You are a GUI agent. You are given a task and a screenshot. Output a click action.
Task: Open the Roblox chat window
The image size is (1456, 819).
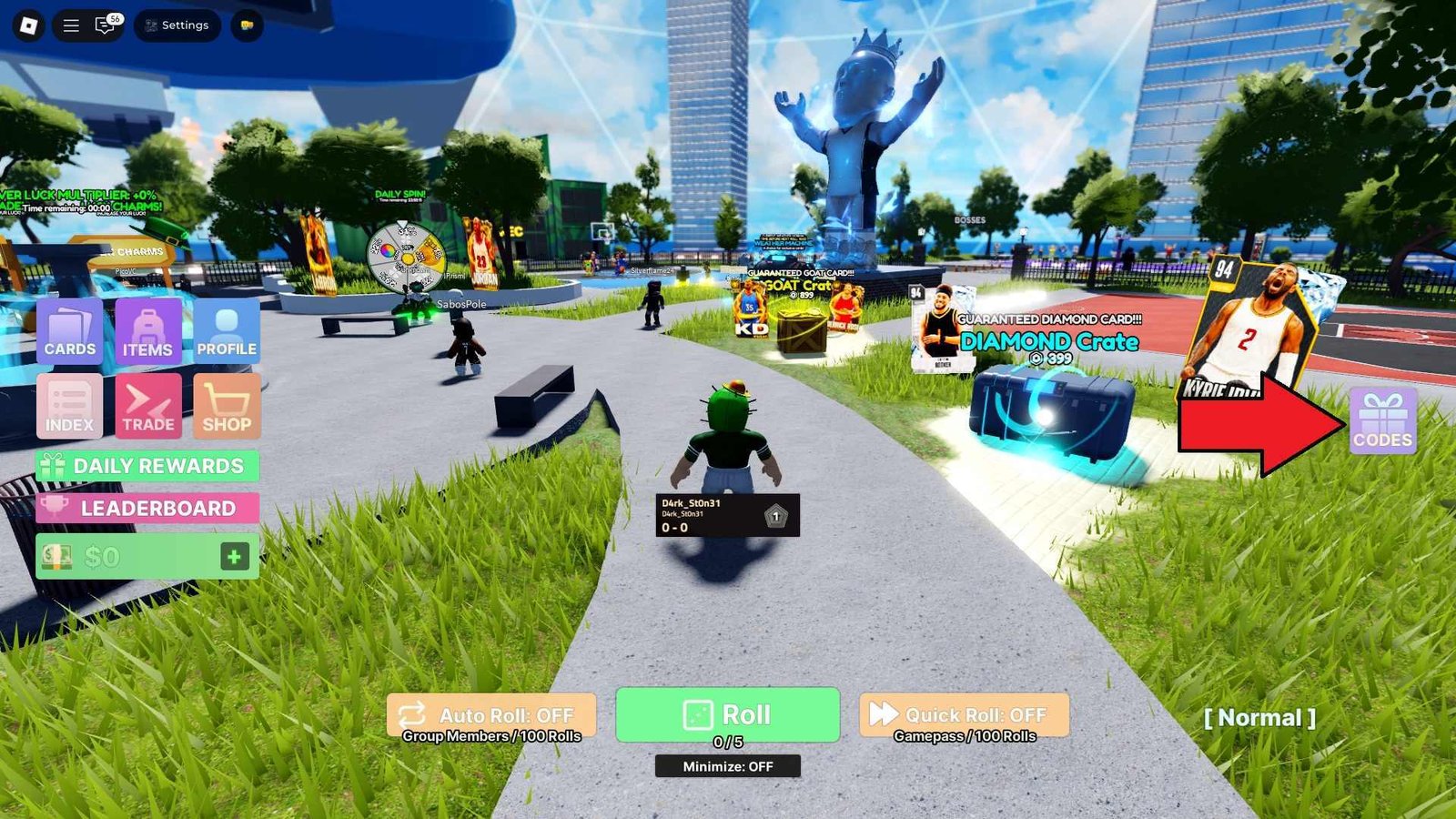click(x=106, y=25)
